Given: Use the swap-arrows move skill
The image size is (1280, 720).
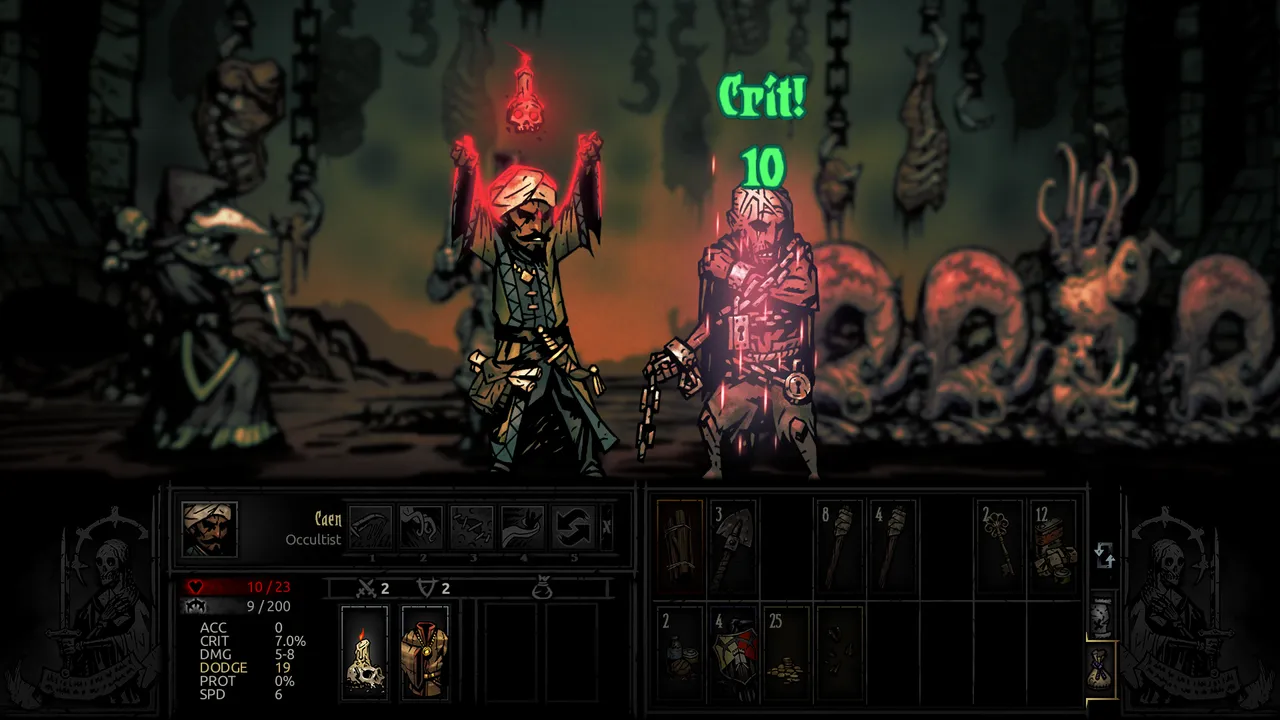Looking at the screenshot, I should pyautogui.click(x=574, y=527).
